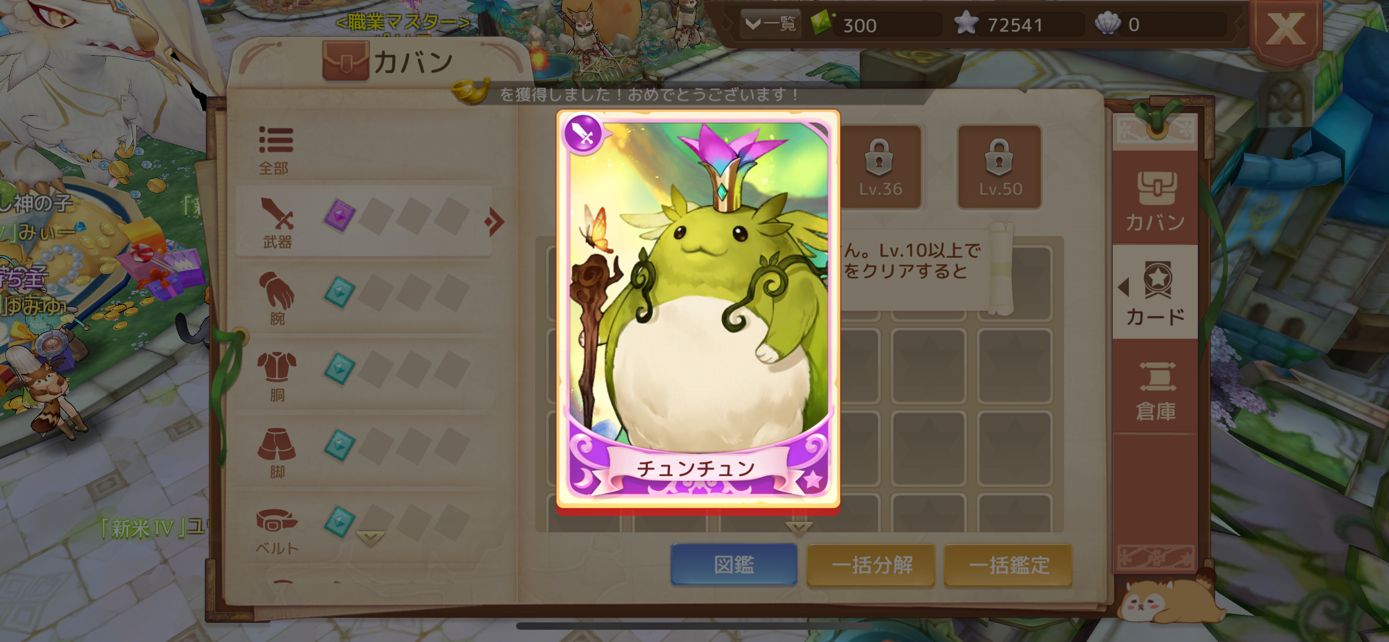Expand the weapon row red arrow
The height and width of the screenshot is (642, 1389).
(494, 221)
